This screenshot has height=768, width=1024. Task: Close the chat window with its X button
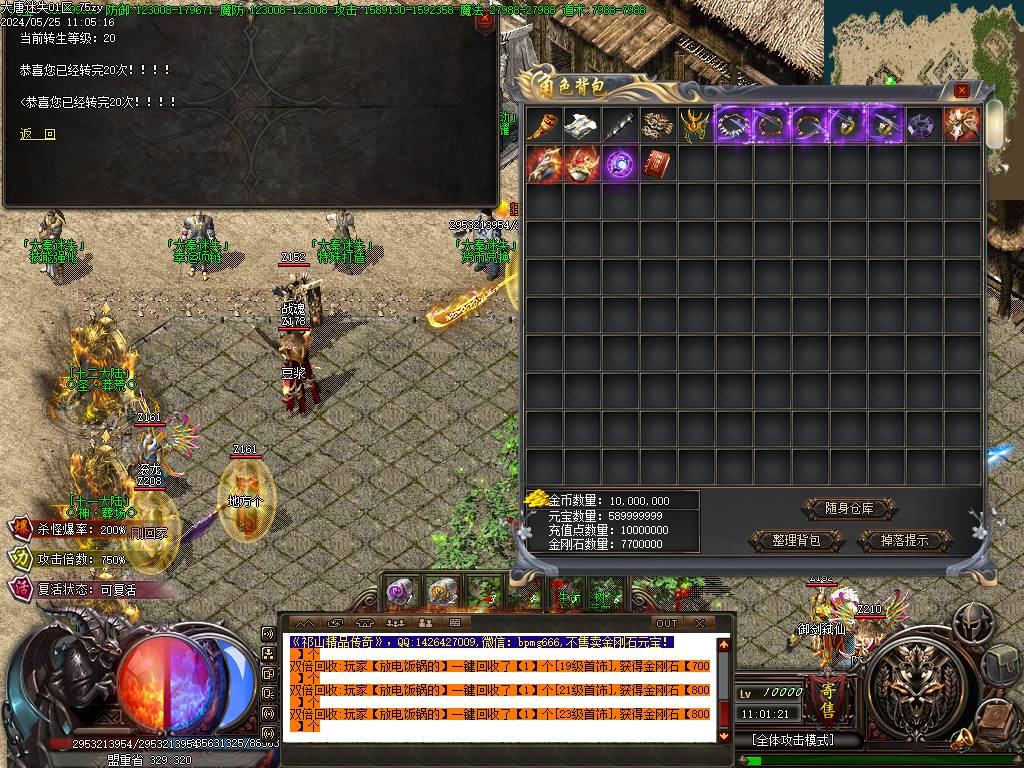pos(699,623)
